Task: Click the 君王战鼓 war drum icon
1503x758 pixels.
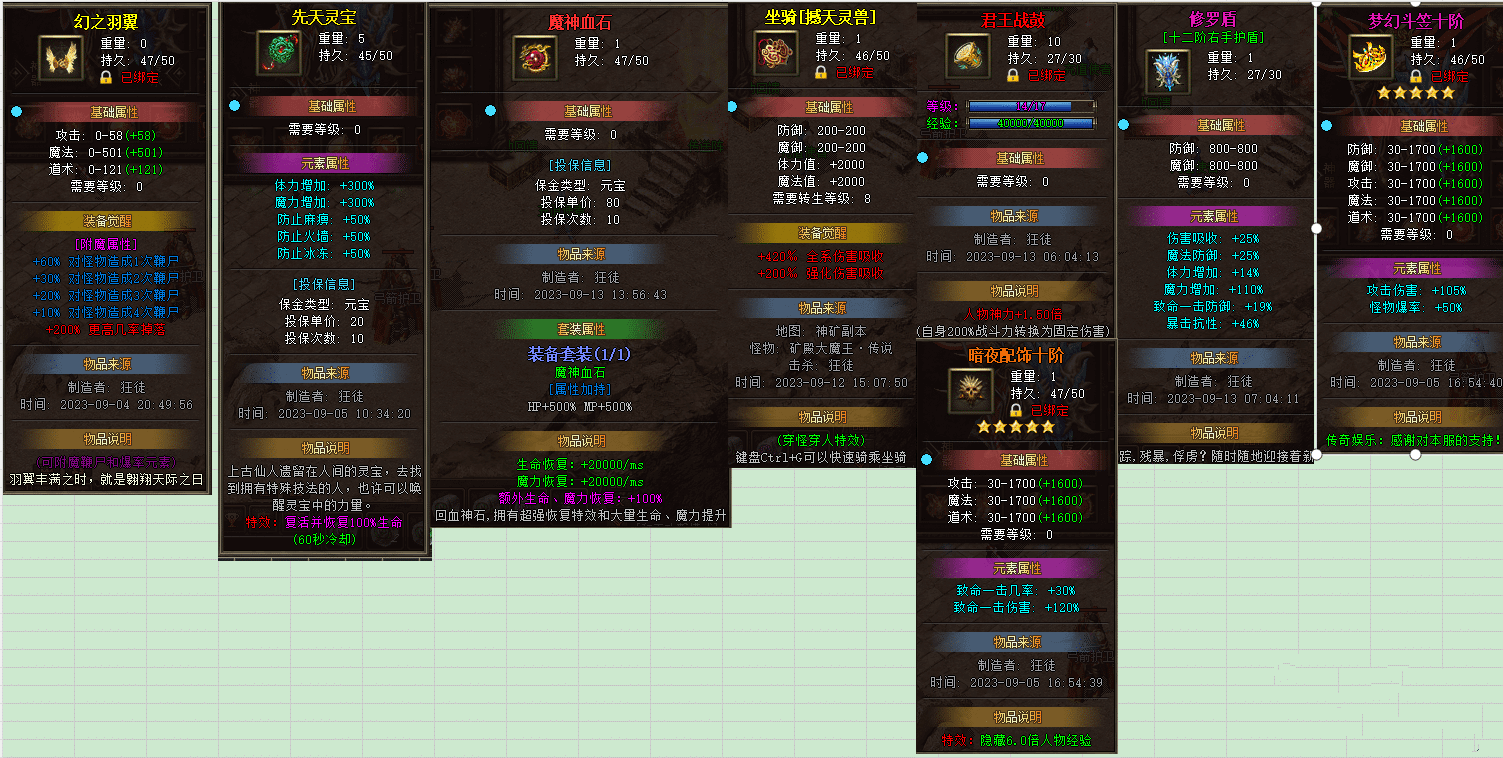Action: click(x=968, y=54)
